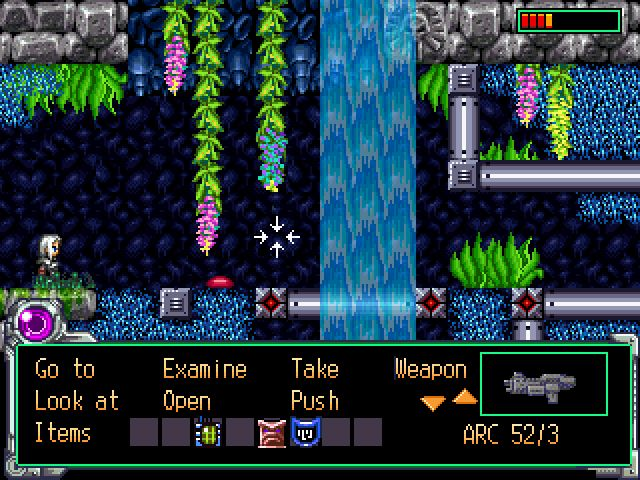Select the Examine verb
This screenshot has height=480, width=640.
pyautogui.click(x=204, y=369)
